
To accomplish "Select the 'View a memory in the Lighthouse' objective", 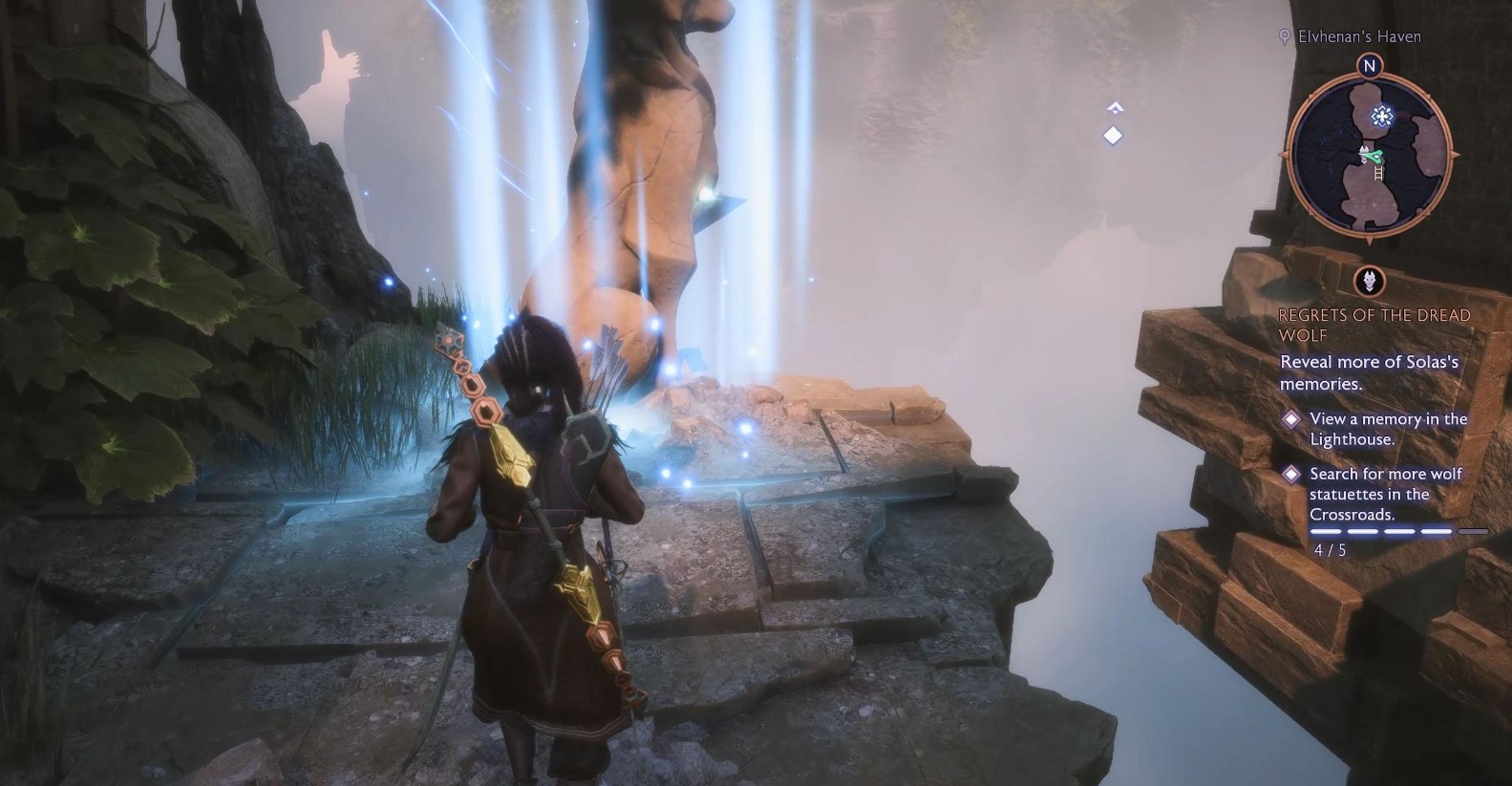I will 1388,429.
